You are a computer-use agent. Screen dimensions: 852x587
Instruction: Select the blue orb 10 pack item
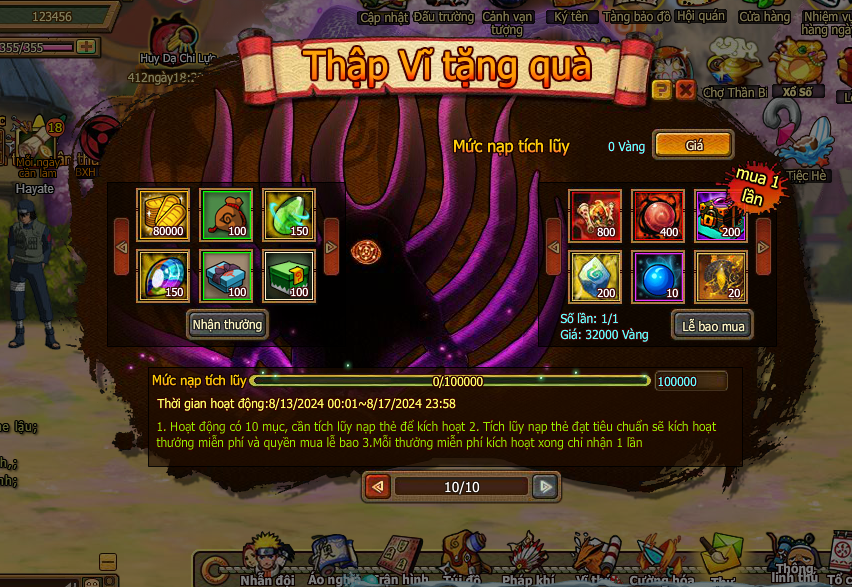coord(658,276)
